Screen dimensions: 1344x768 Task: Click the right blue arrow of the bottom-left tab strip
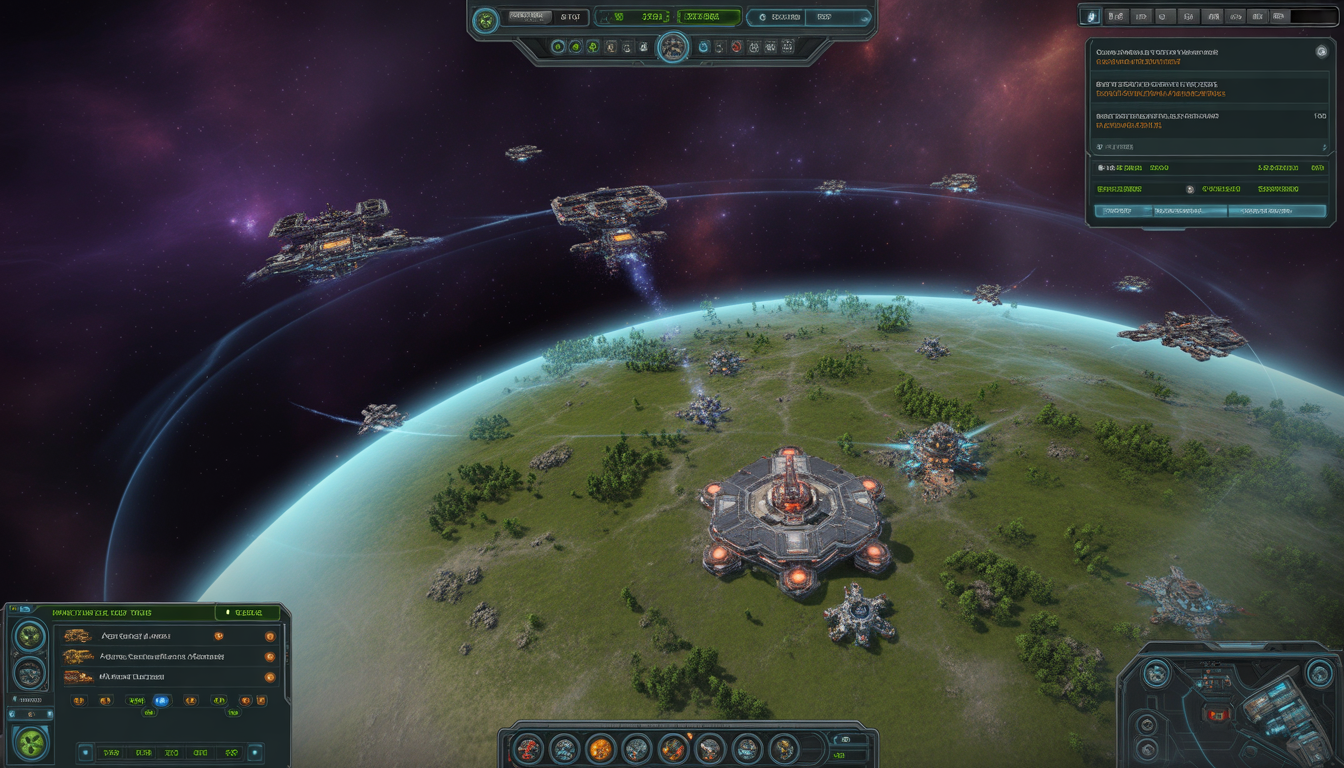pyautogui.click(x=254, y=752)
